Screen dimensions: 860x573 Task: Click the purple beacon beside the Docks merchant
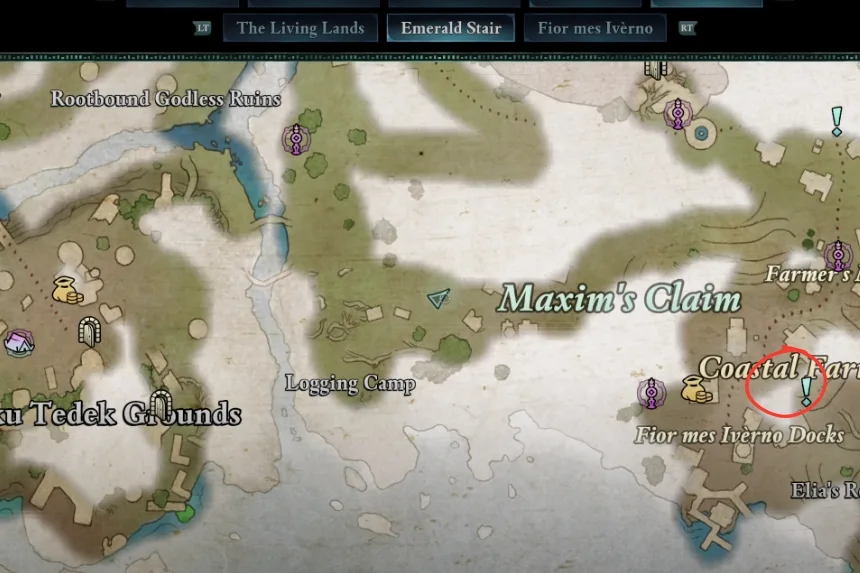tap(652, 391)
